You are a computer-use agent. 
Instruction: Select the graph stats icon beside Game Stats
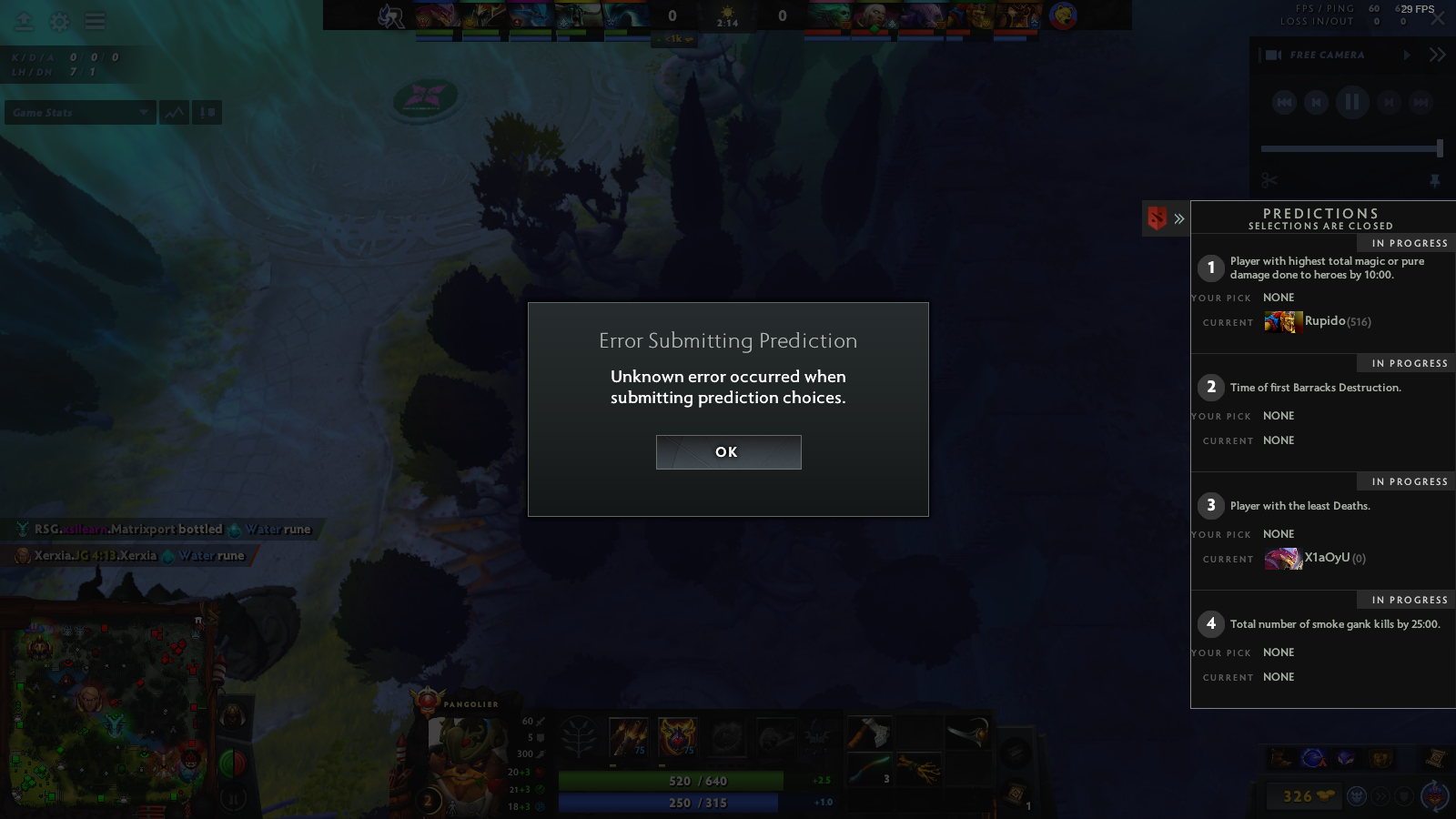click(173, 112)
